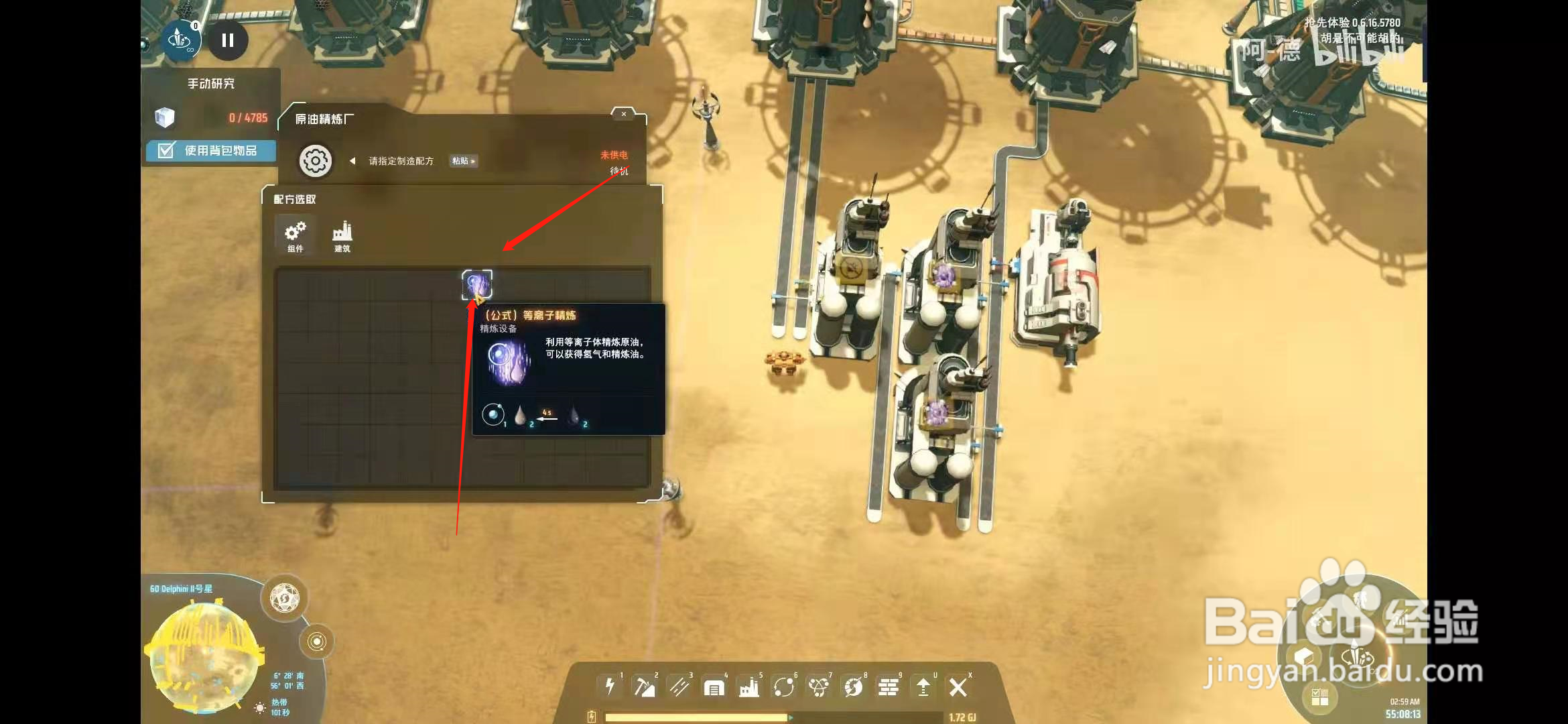
Task: Toggle the pause button at top left
Action: [227, 41]
